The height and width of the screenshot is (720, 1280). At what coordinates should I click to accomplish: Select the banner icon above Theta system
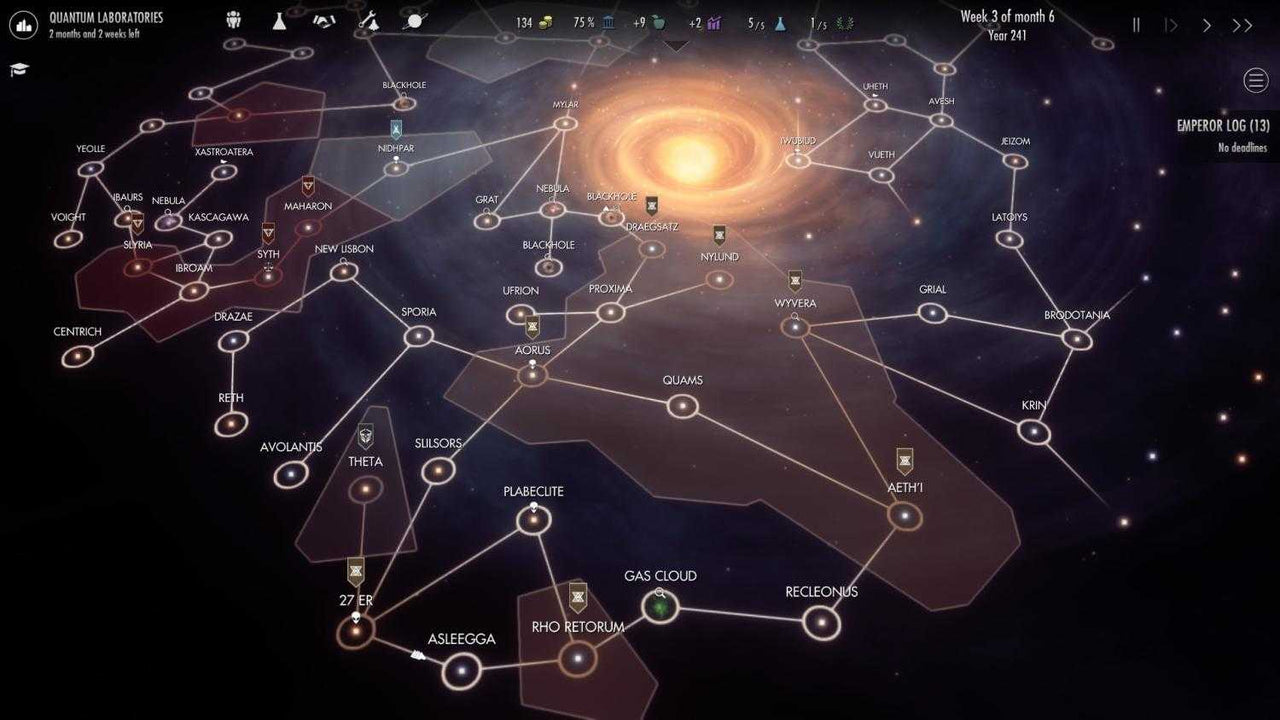pos(365,436)
